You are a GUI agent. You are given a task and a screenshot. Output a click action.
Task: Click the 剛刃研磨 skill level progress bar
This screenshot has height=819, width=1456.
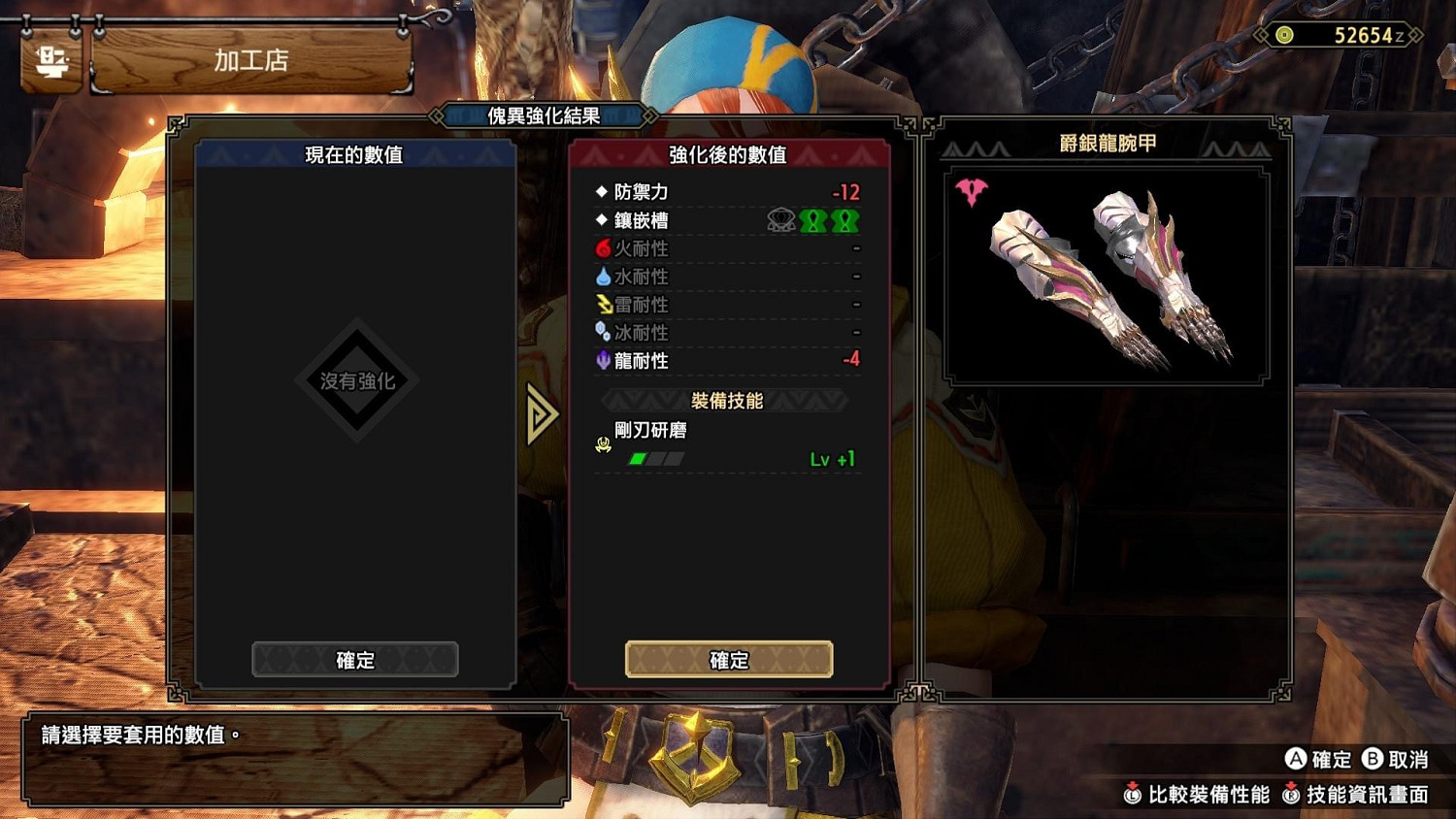point(650,459)
